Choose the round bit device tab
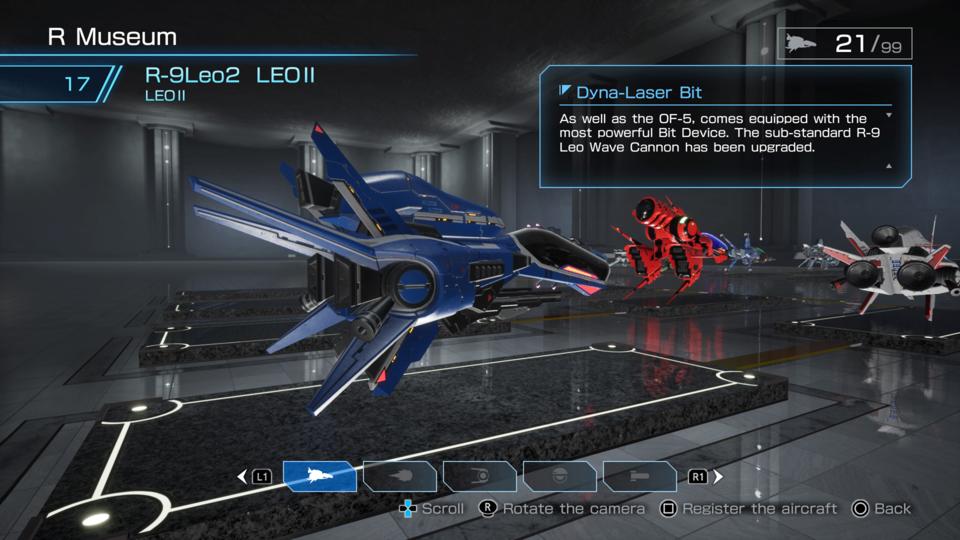The height and width of the screenshot is (540, 960). [559, 476]
